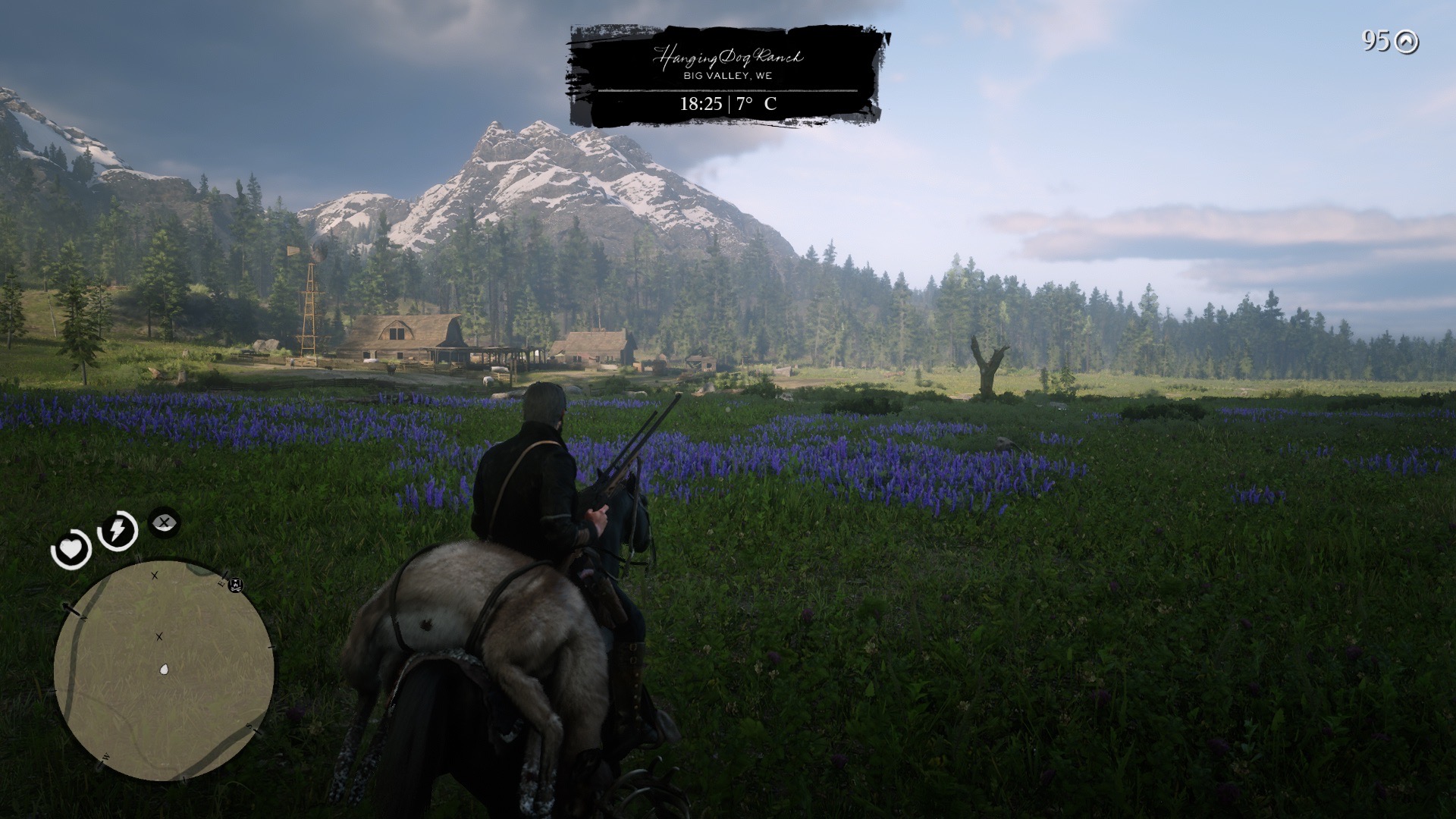Image resolution: width=1456 pixels, height=819 pixels.
Task: Click the circular minimap
Action: (x=163, y=670)
